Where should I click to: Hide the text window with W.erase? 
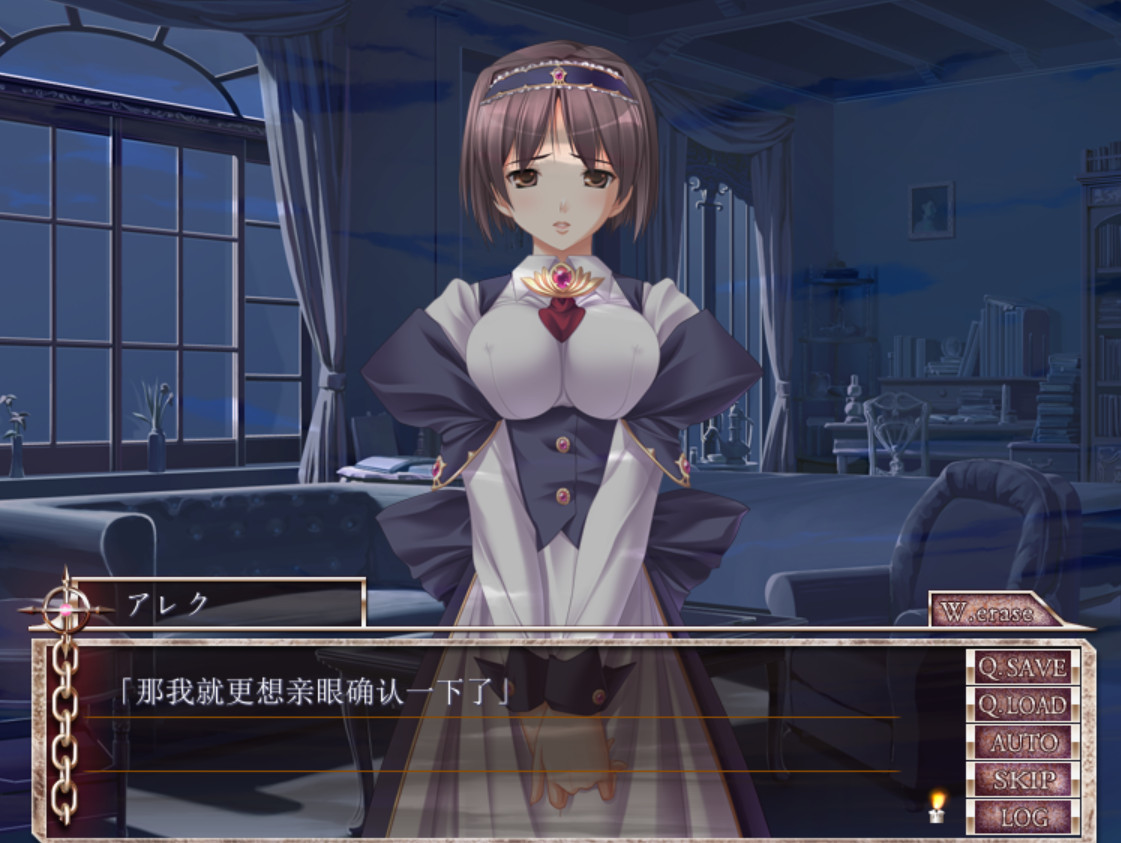pos(988,612)
